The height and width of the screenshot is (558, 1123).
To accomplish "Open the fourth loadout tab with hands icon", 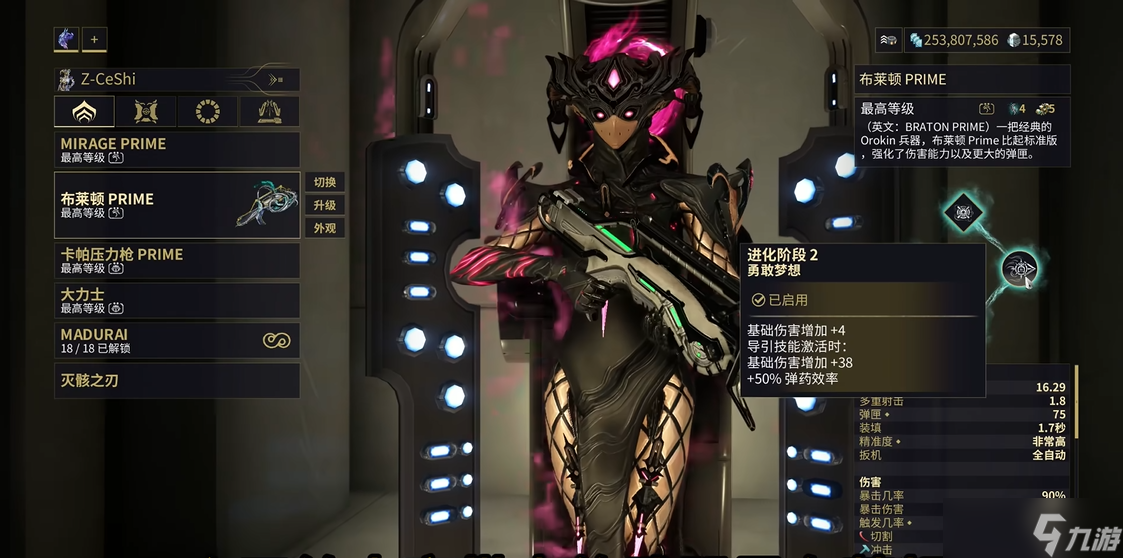I will [269, 111].
